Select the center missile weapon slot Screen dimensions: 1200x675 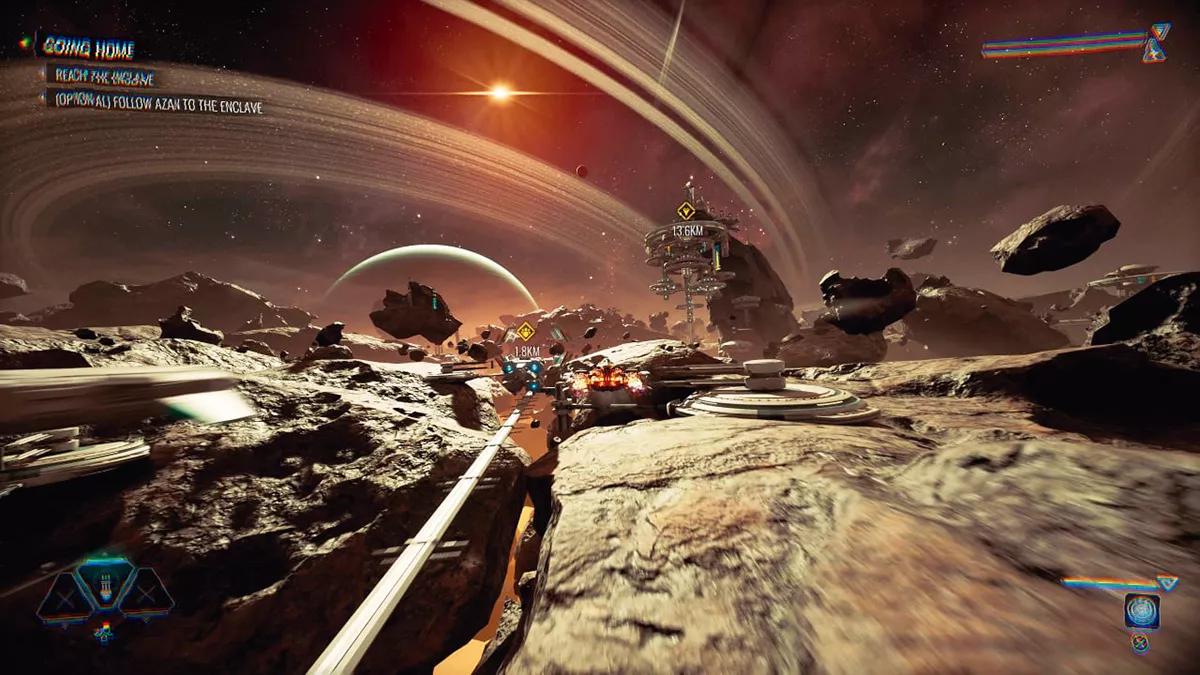click(x=106, y=585)
